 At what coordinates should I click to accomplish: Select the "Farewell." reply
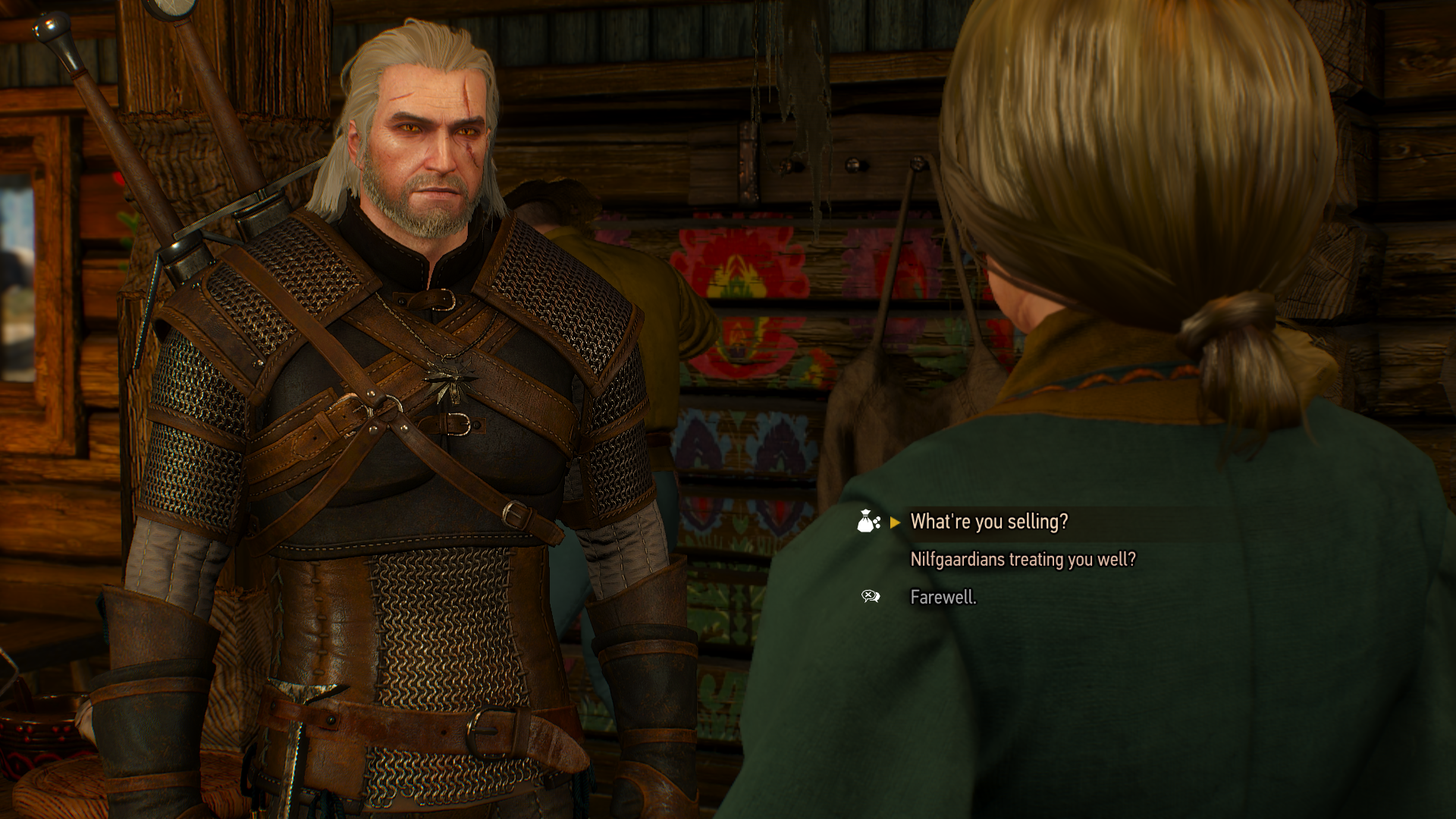(x=943, y=598)
